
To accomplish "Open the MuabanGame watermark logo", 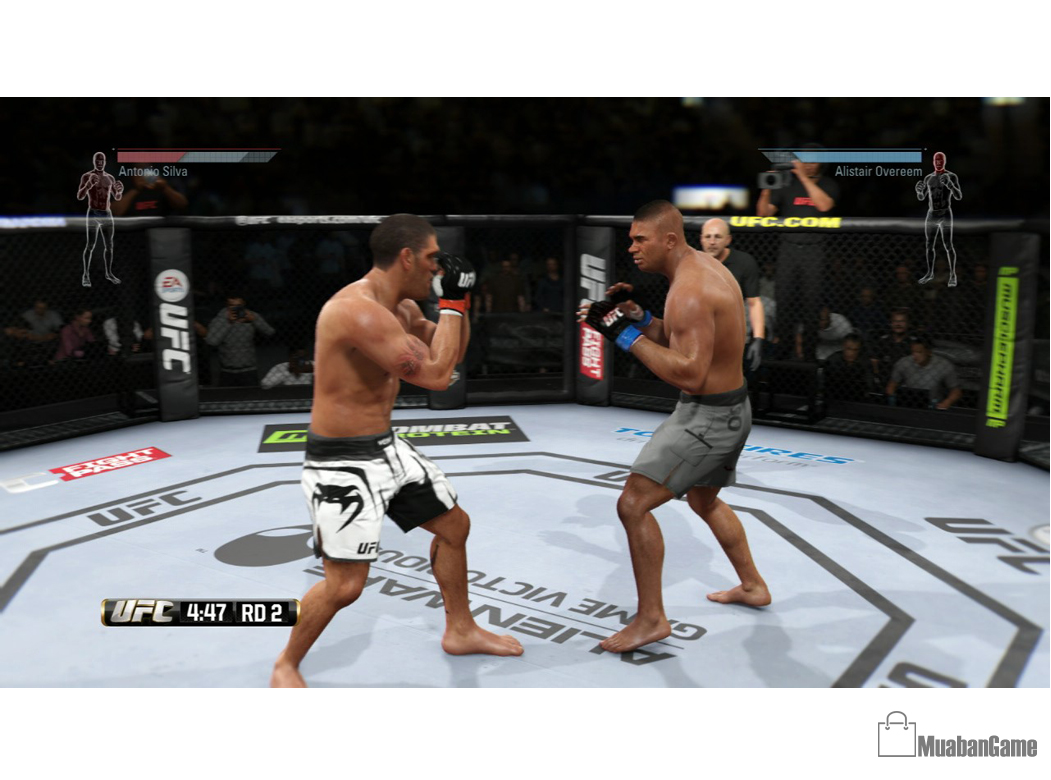I will 957,736.
